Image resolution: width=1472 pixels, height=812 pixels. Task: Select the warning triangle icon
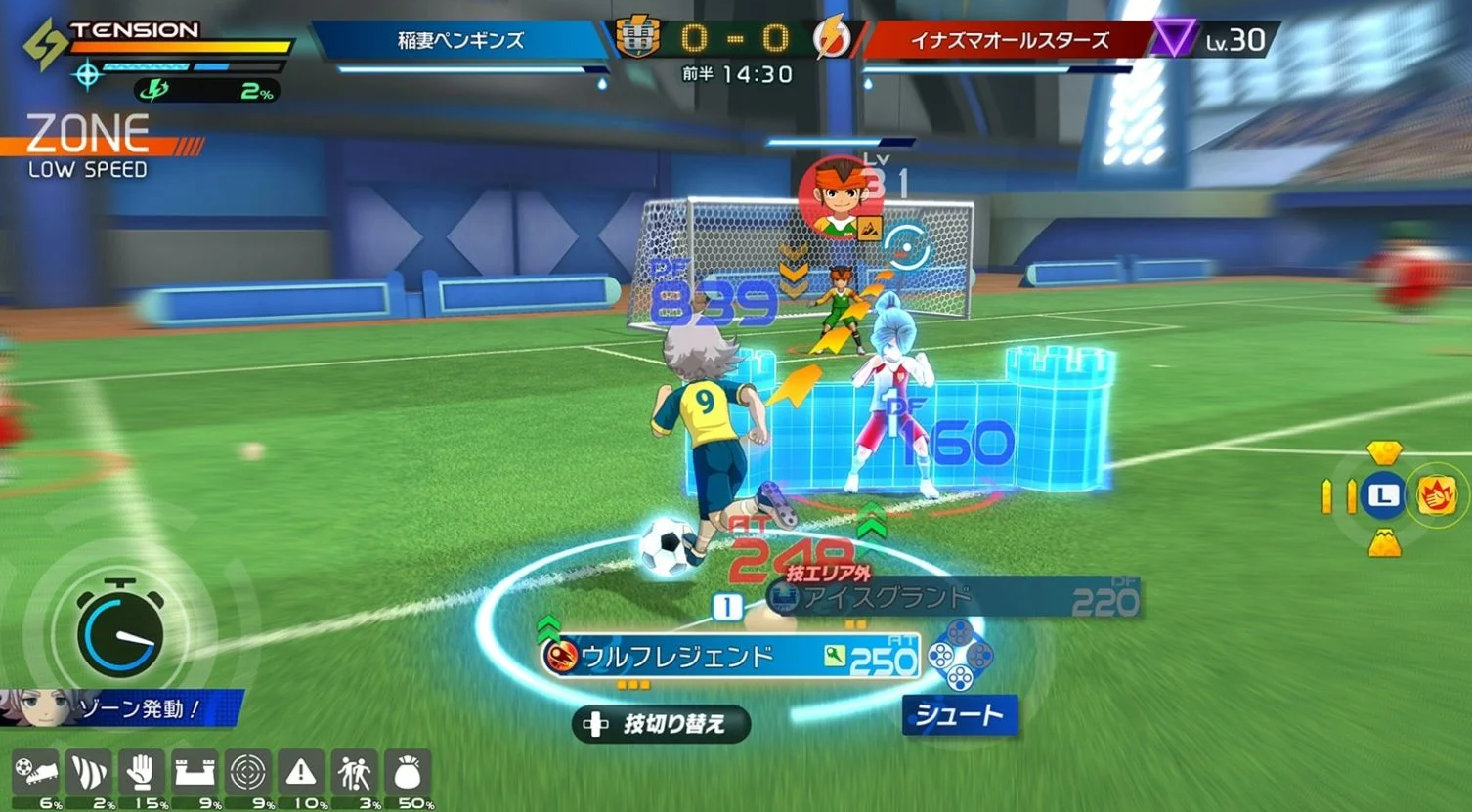(x=301, y=773)
